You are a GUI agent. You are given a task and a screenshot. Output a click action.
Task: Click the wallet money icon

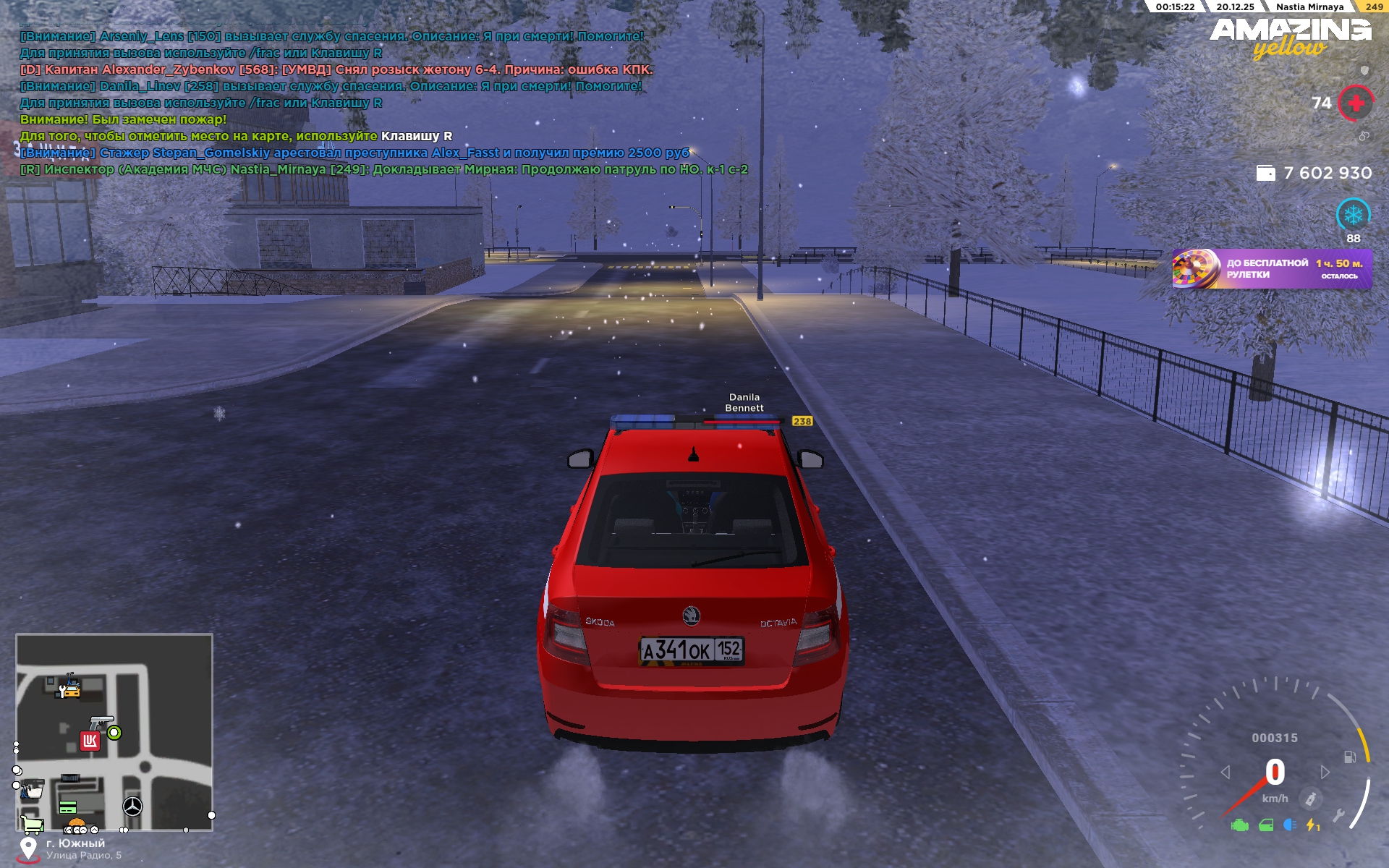(1265, 173)
